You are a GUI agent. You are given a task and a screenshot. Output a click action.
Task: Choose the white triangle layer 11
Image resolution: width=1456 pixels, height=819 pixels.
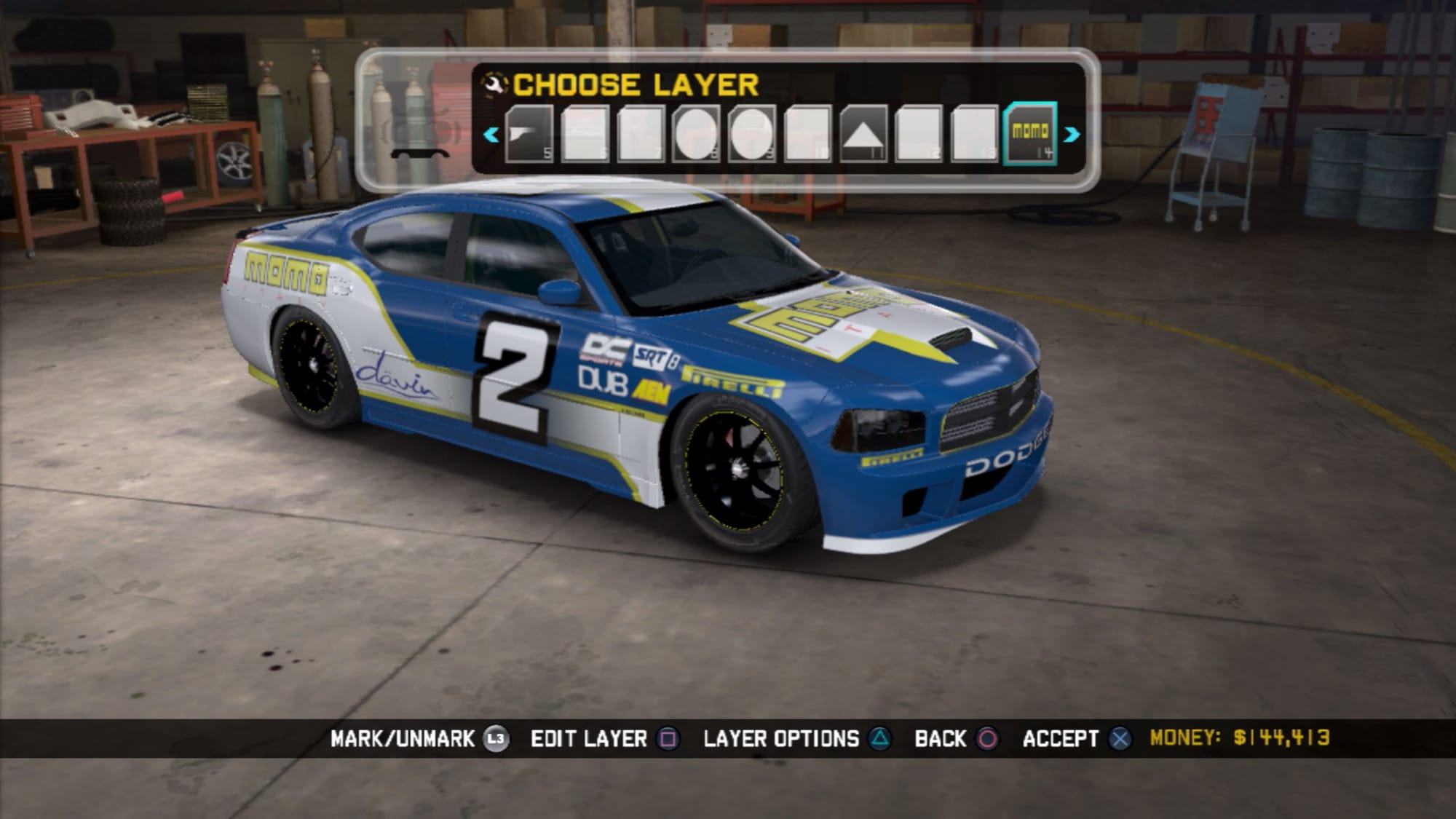(x=863, y=134)
